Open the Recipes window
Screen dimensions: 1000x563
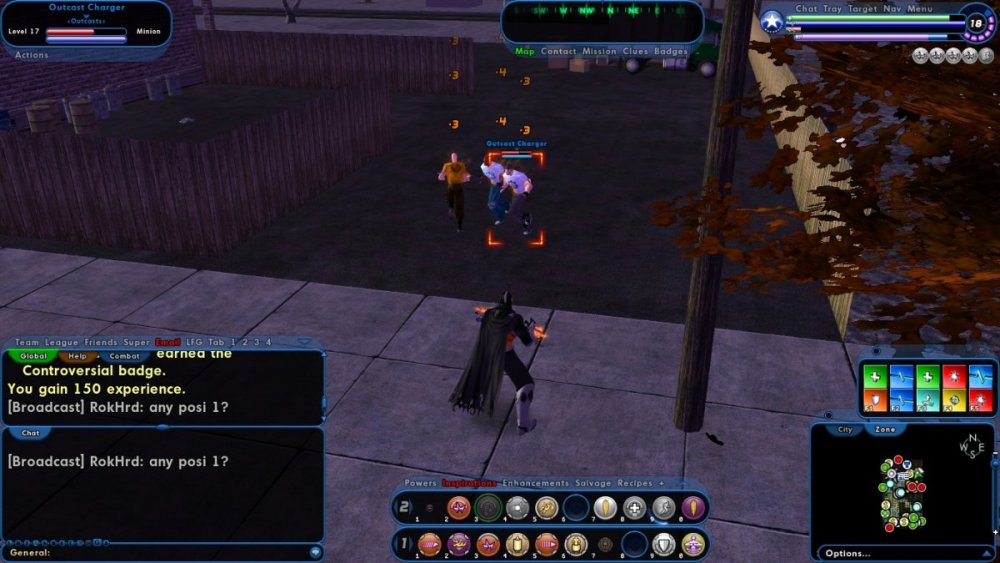[635, 483]
